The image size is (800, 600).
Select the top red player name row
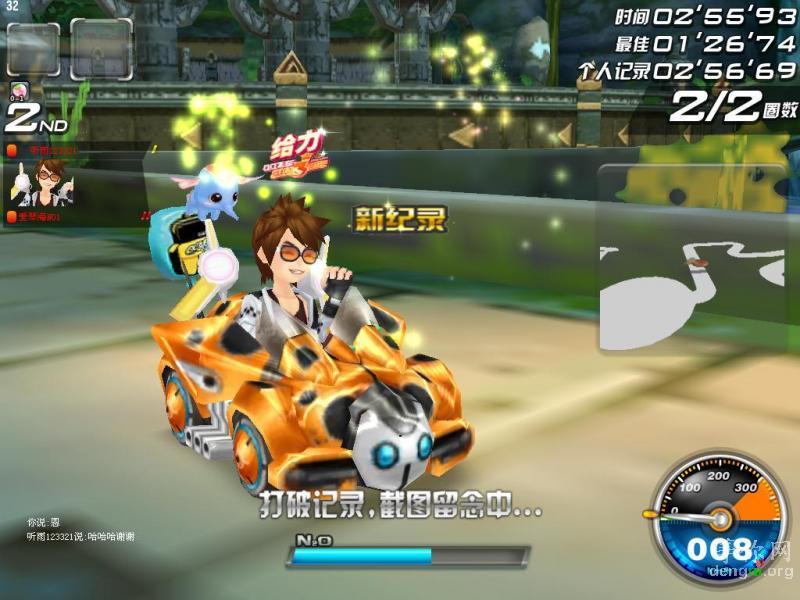[x=40, y=150]
